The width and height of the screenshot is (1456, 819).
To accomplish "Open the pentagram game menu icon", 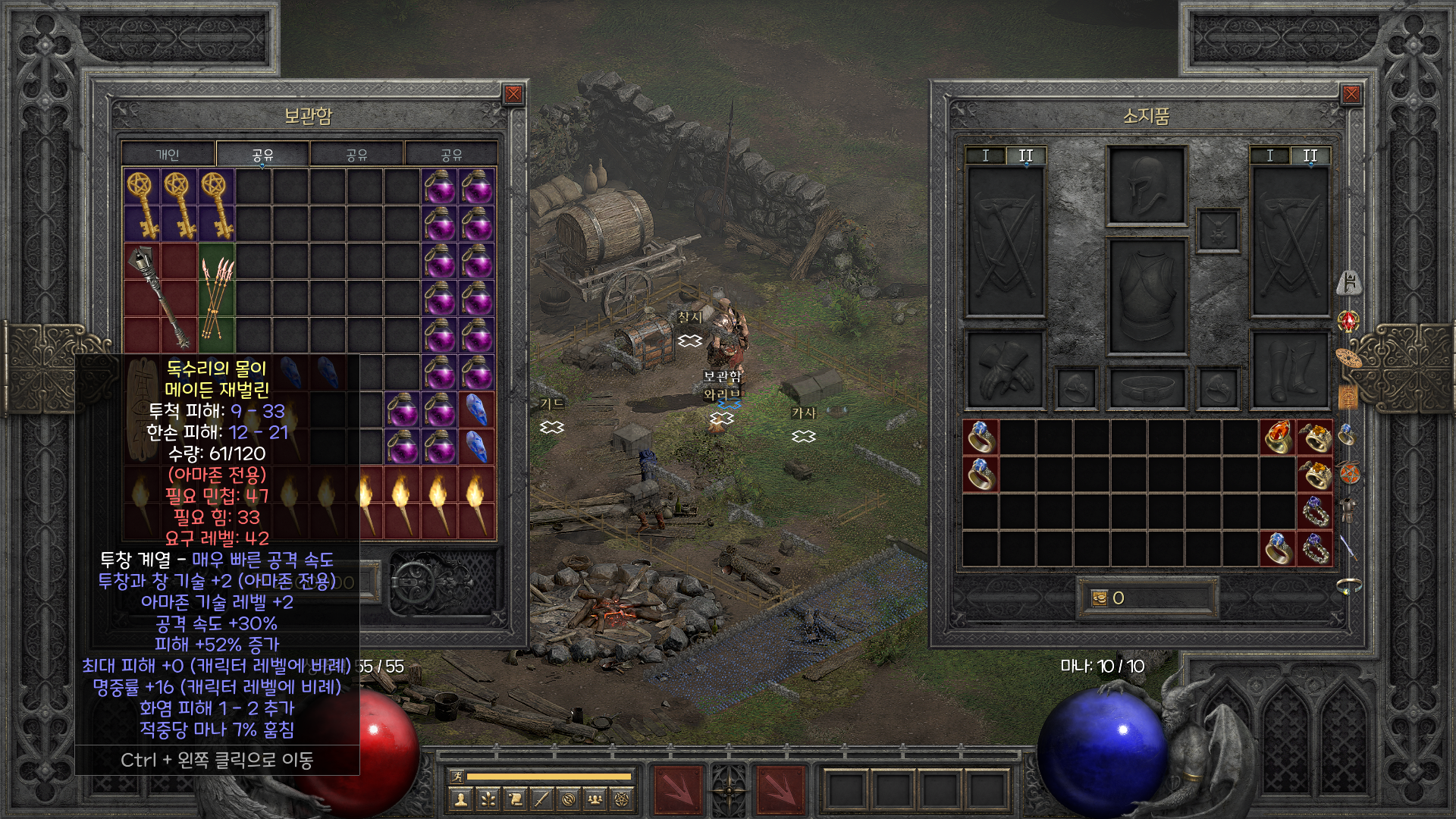I will [623, 799].
